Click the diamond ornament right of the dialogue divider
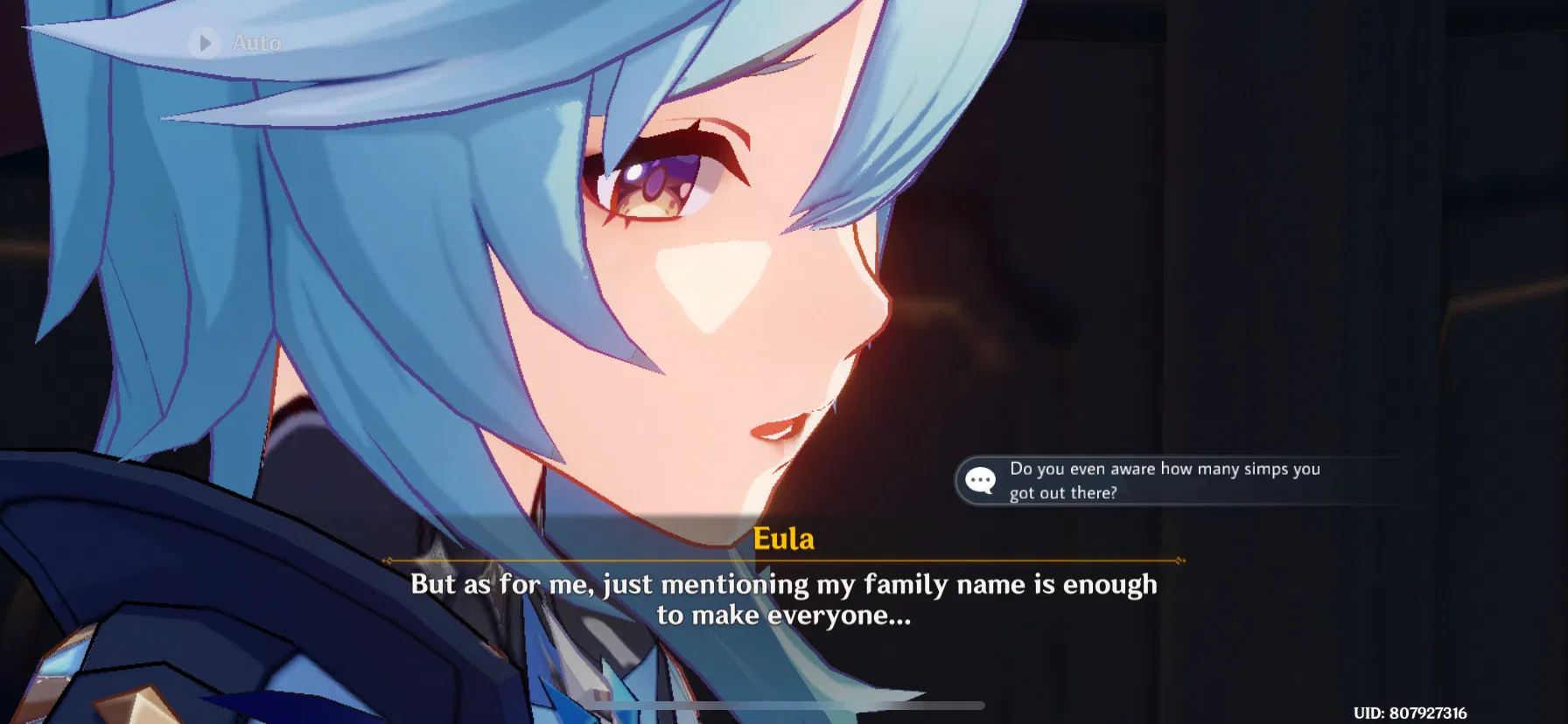This screenshot has height=724, width=1568. [1180, 560]
